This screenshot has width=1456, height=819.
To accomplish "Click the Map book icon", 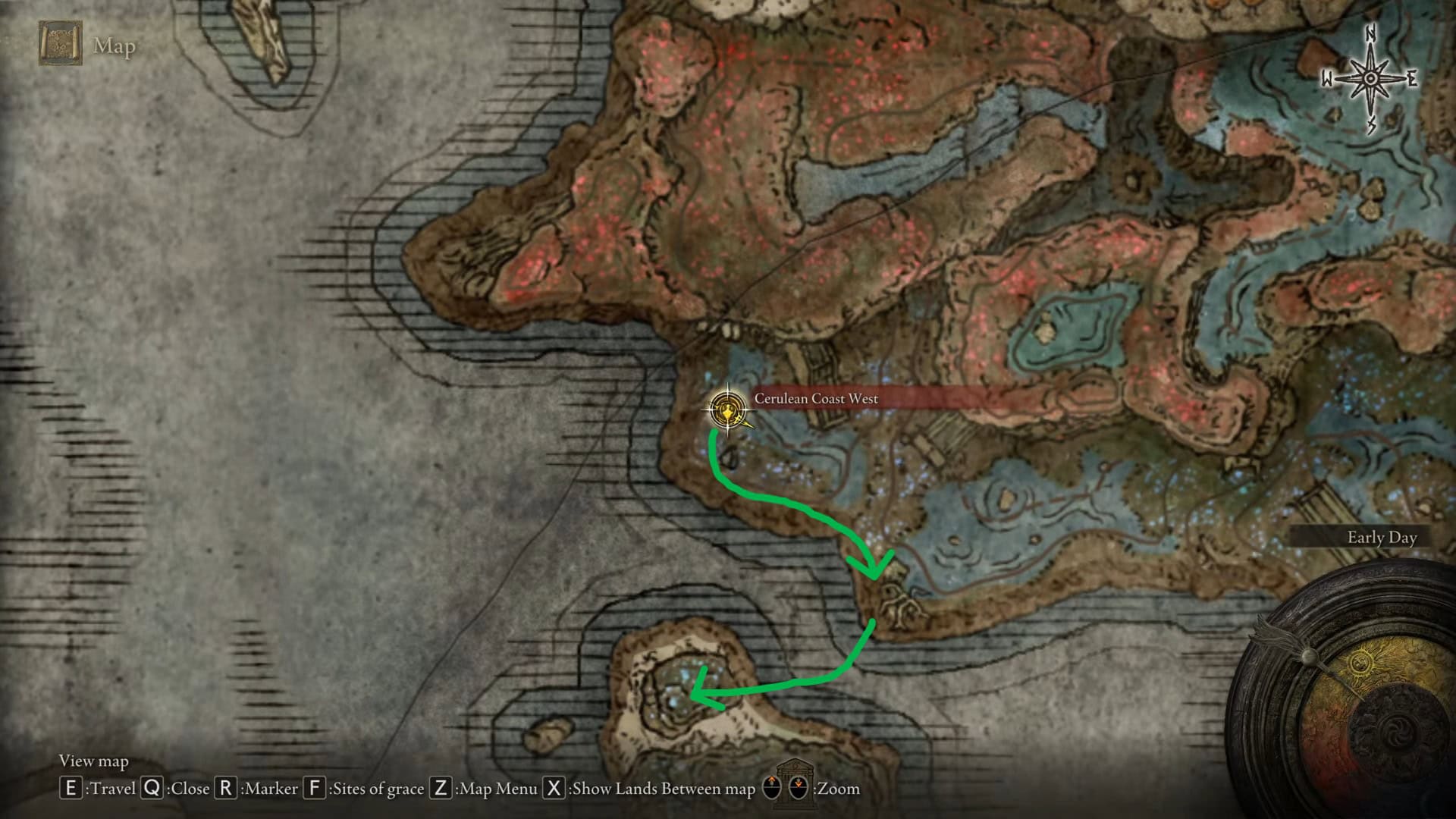I will click(61, 44).
